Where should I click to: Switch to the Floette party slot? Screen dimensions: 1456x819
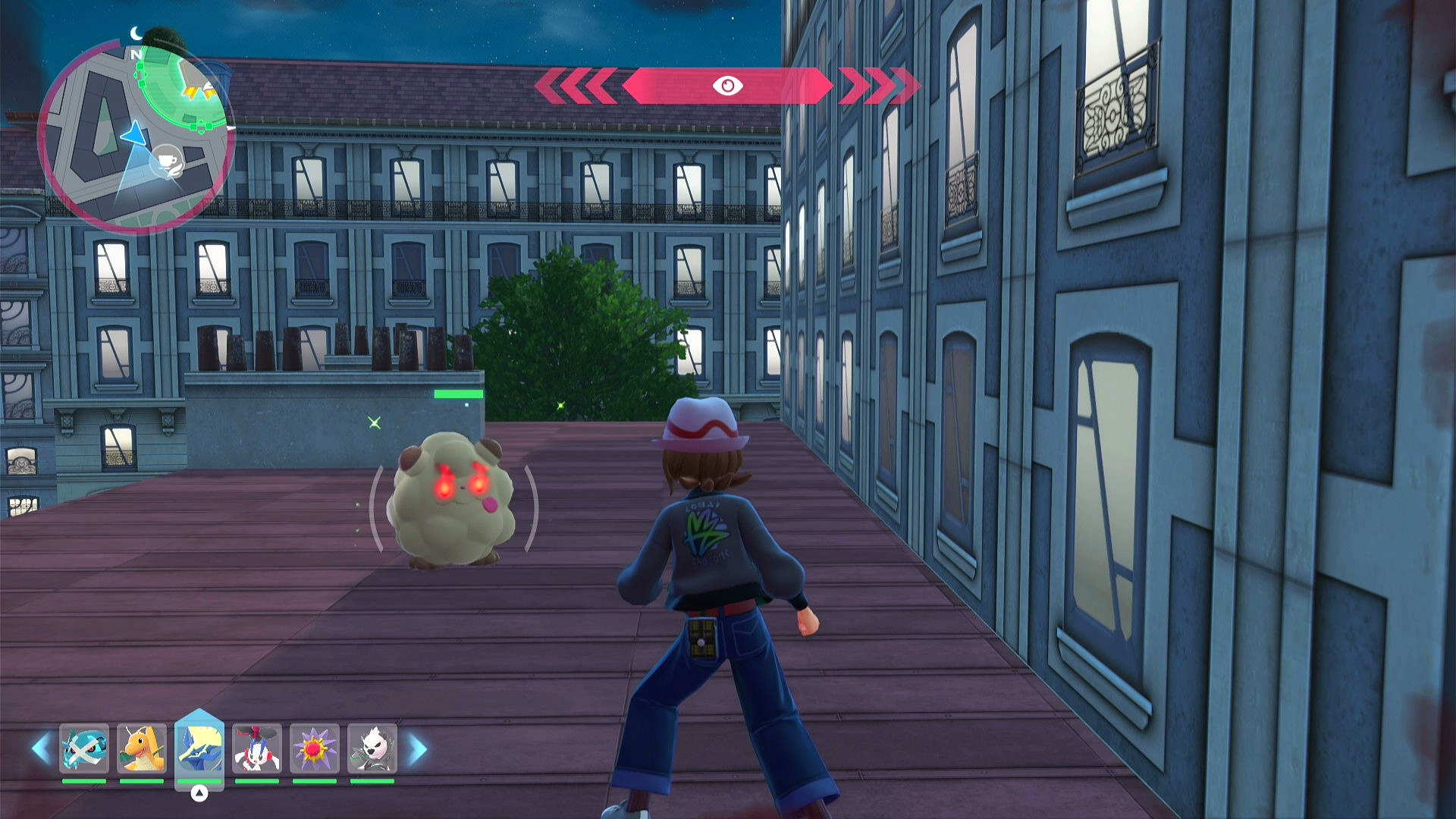(x=257, y=748)
